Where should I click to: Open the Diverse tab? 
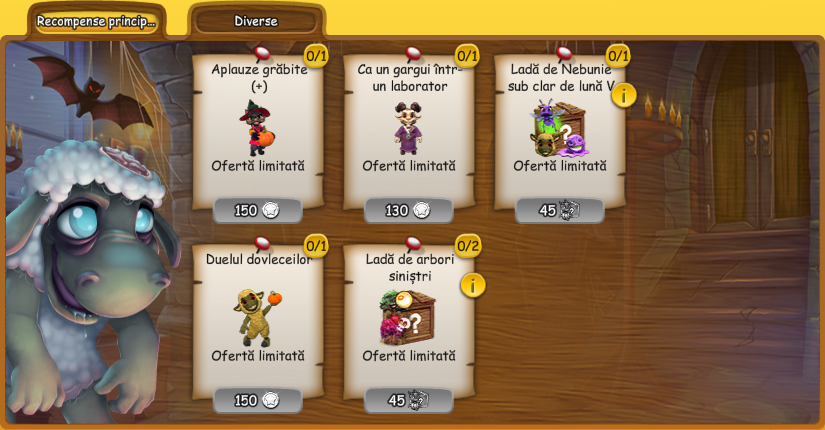point(256,21)
